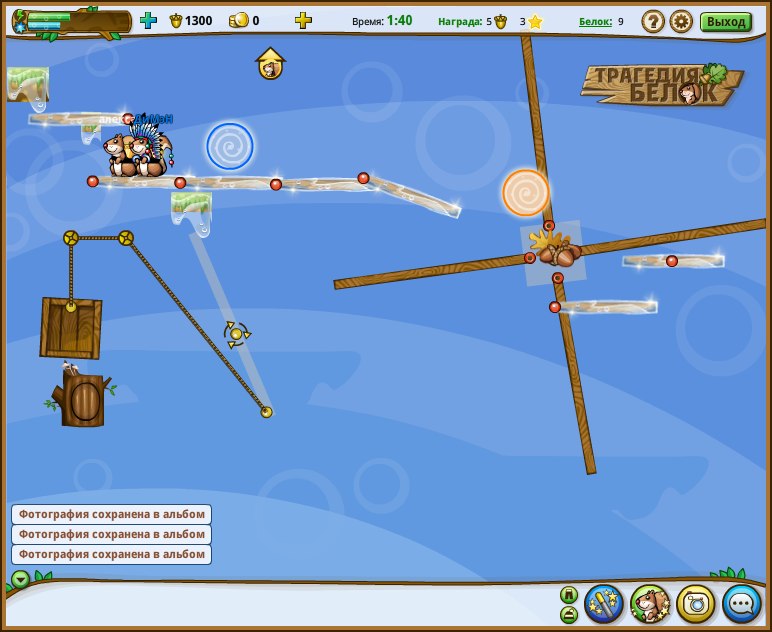Select the squirrel with stars button
The image size is (772, 632).
click(650, 603)
